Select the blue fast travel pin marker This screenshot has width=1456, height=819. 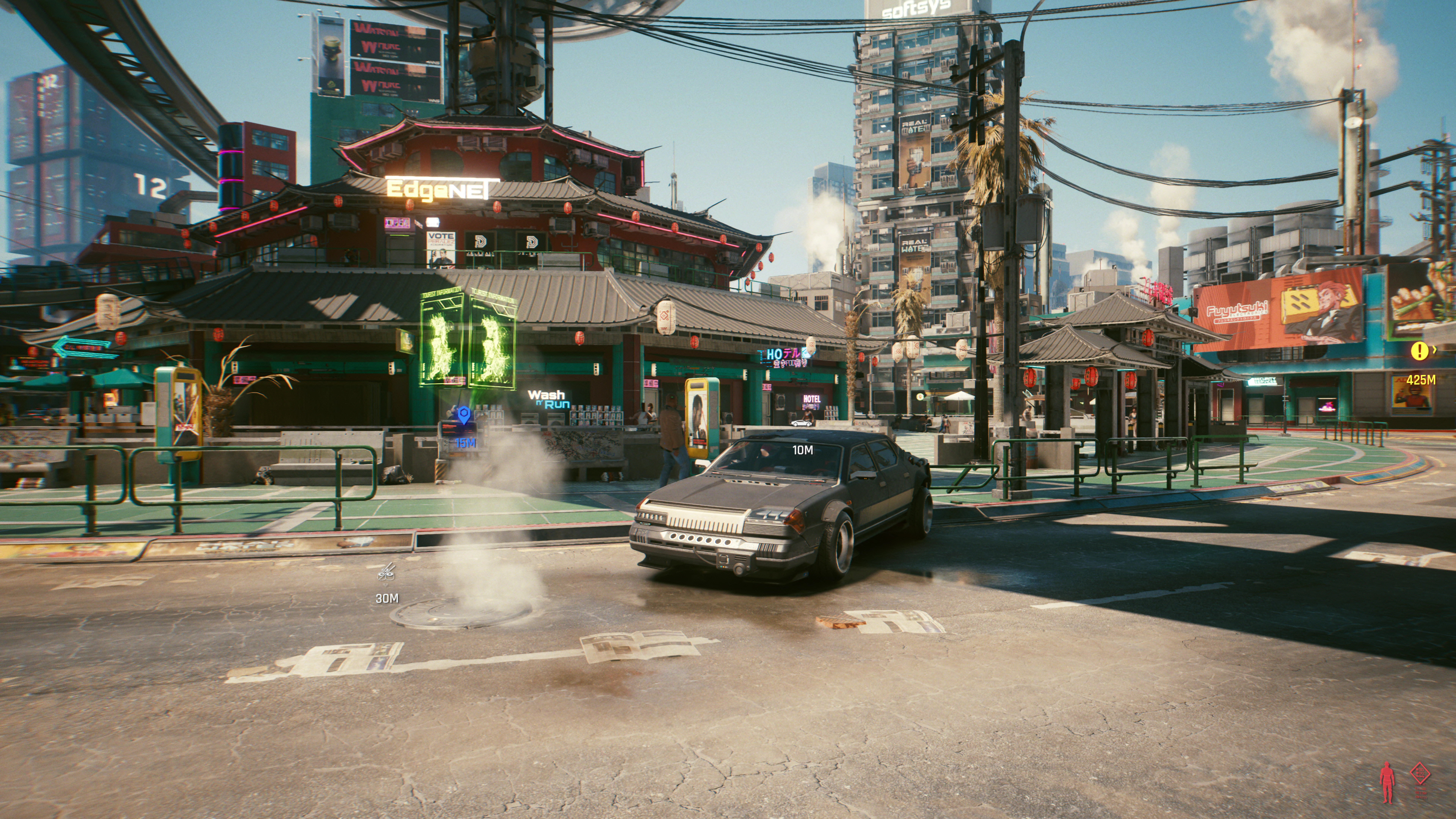(x=464, y=416)
